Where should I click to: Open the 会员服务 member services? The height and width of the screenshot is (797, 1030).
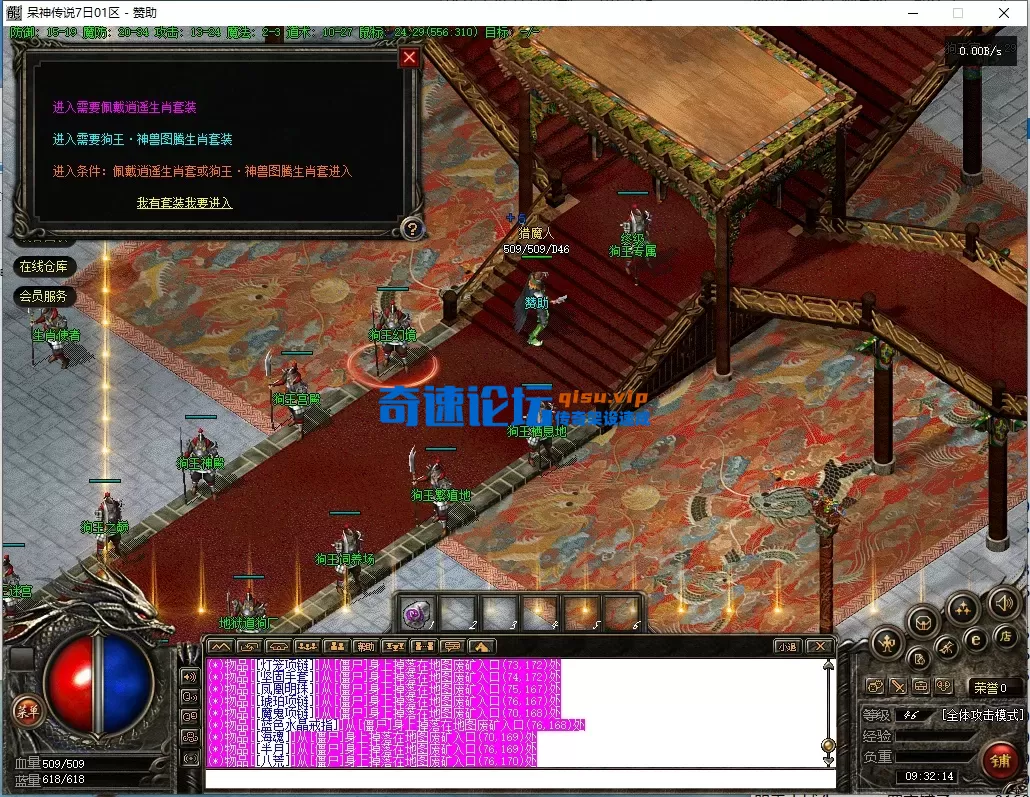click(x=44, y=296)
